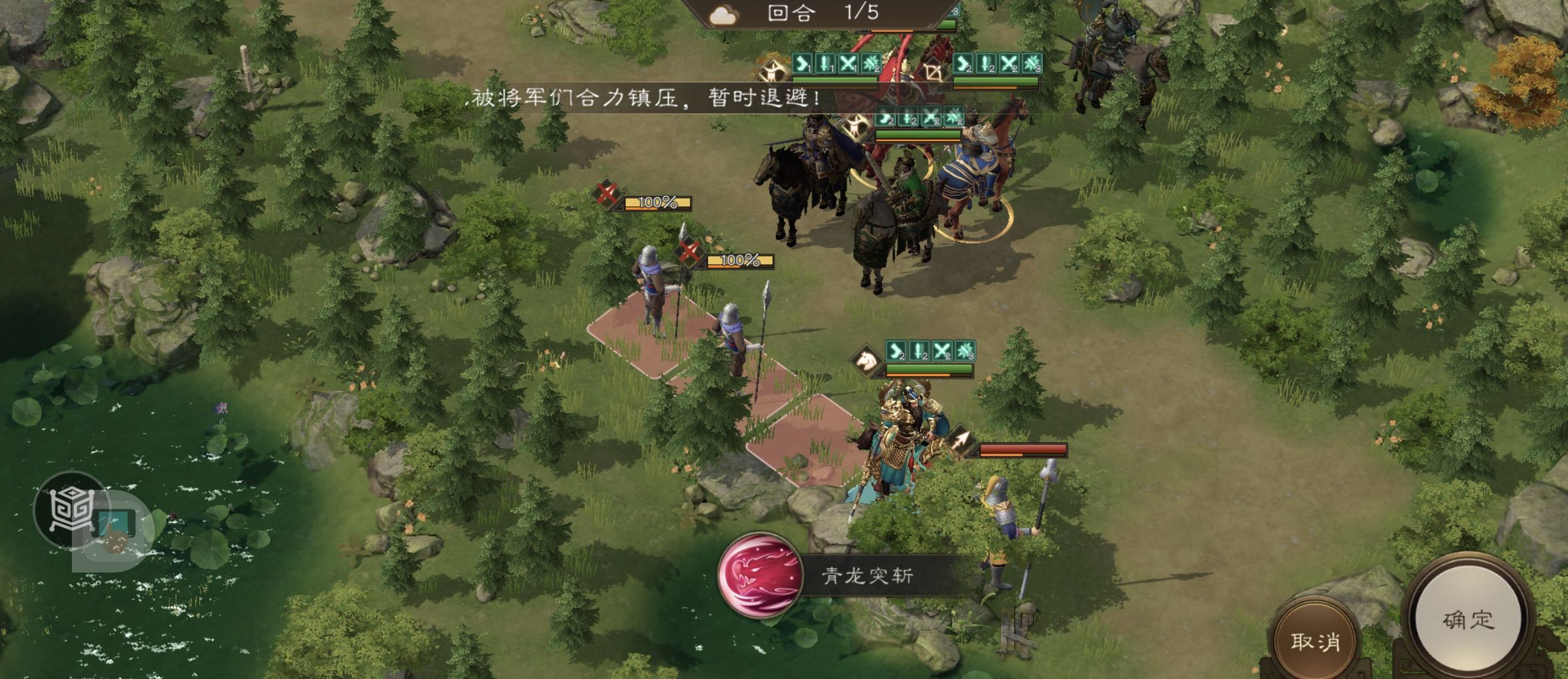Activate the 青龙突斩 skill
Viewport: 1568px width, 679px height.
click(759, 575)
